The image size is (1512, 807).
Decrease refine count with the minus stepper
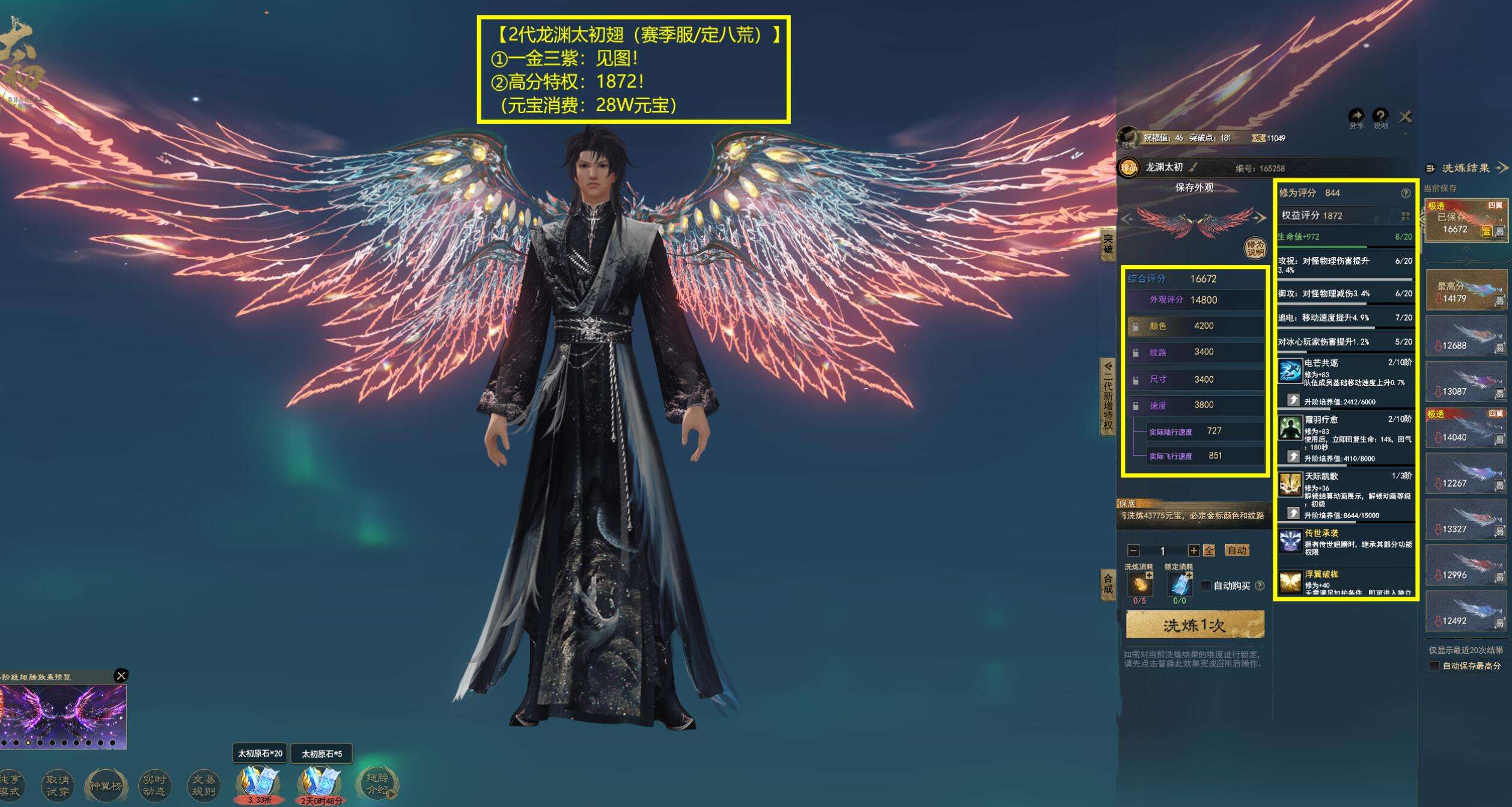[x=1133, y=550]
